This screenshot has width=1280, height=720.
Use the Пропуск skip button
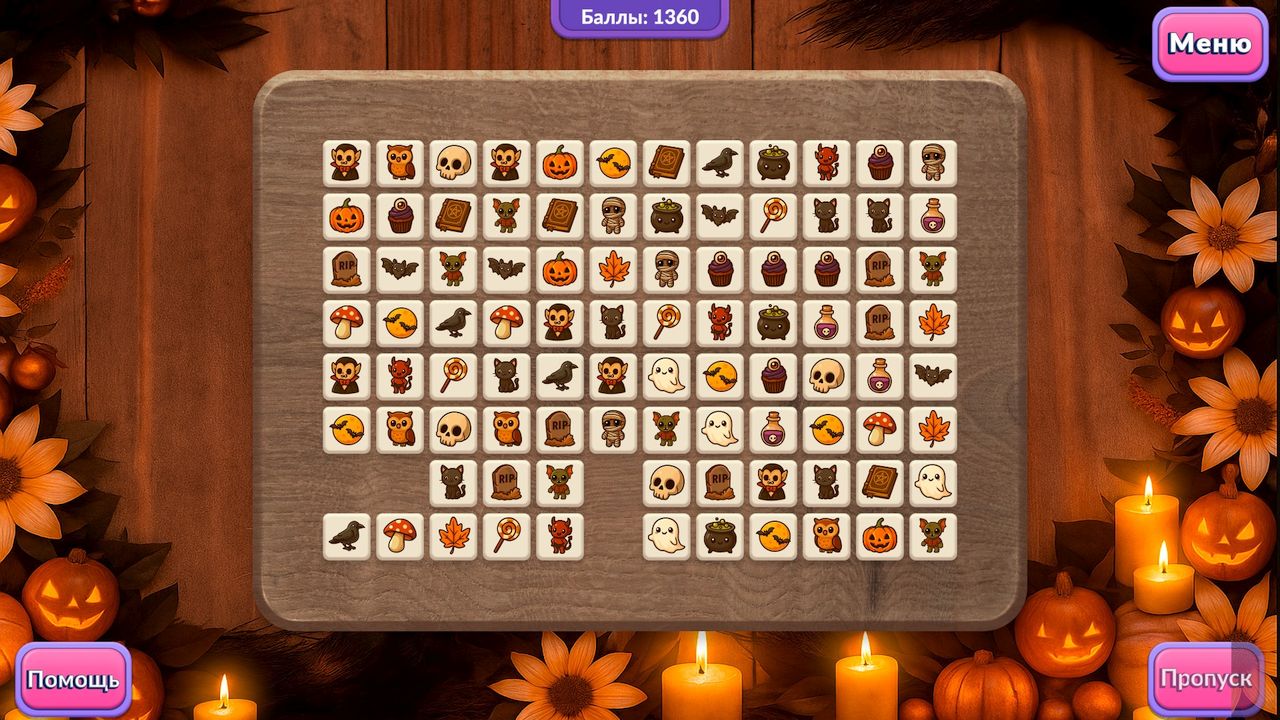(x=1205, y=678)
